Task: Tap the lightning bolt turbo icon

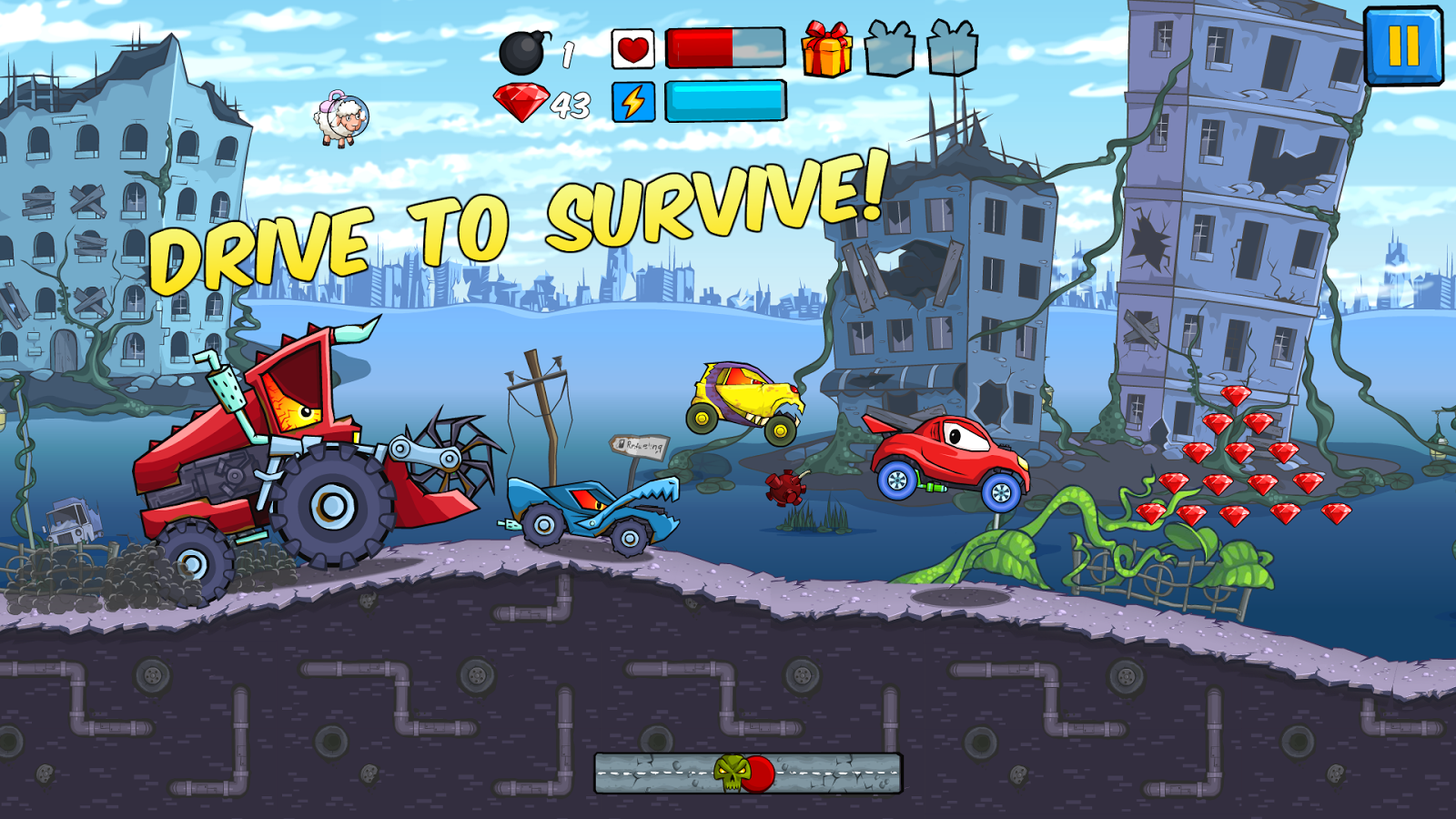Action: 633,101
